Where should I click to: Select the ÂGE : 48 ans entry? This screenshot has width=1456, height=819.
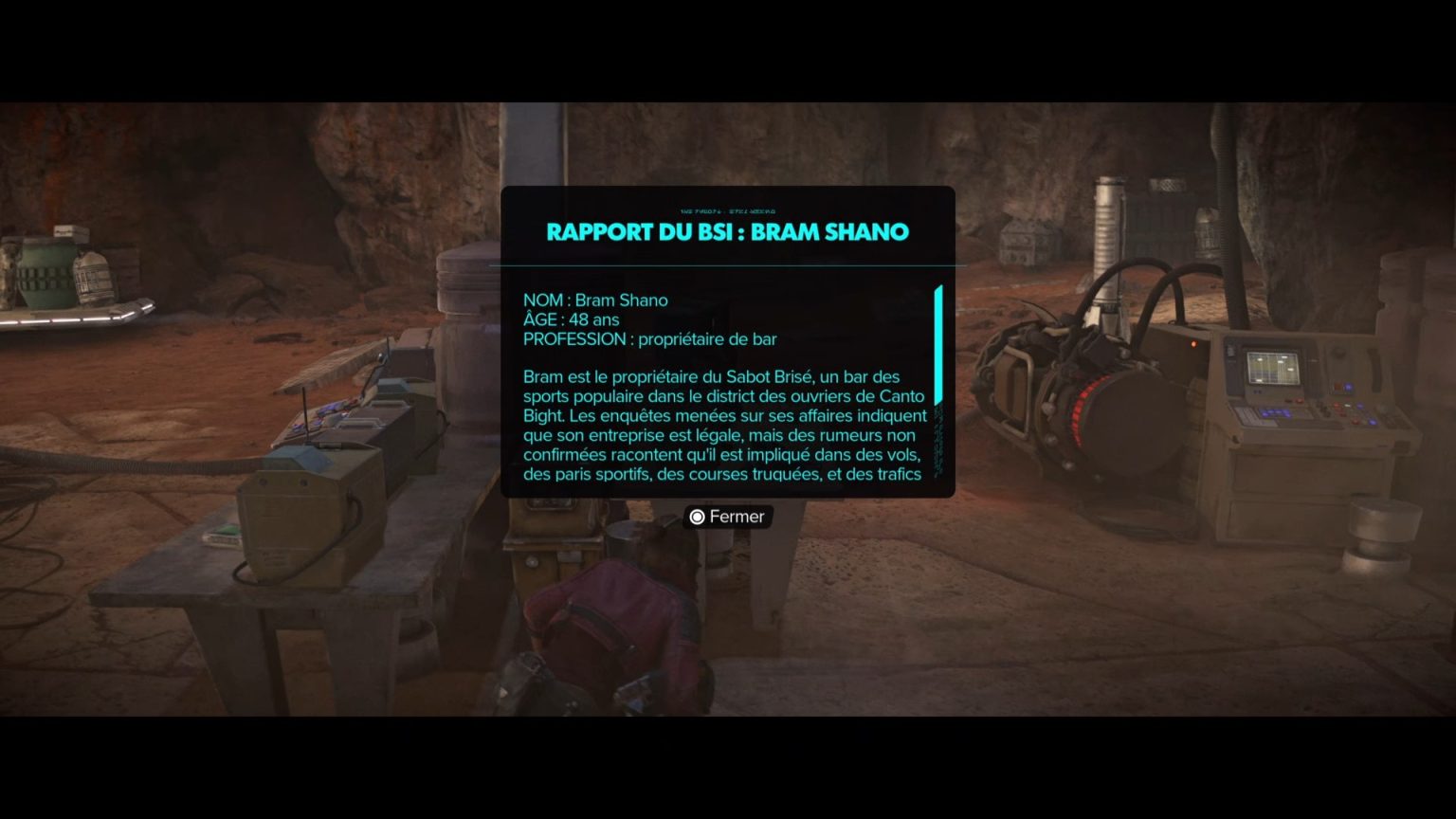click(x=572, y=319)
